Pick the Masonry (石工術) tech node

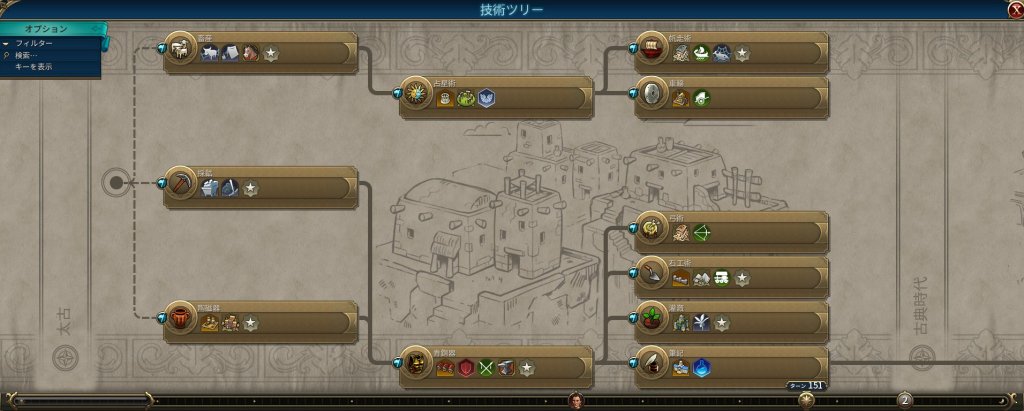733,277
